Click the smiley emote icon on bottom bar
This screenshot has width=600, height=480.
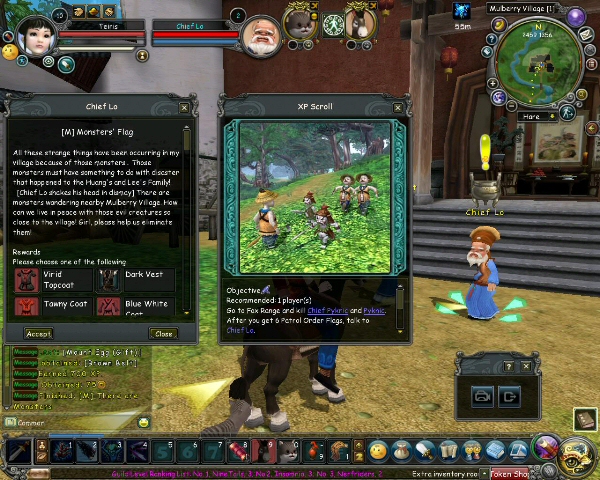click(378, 451)
